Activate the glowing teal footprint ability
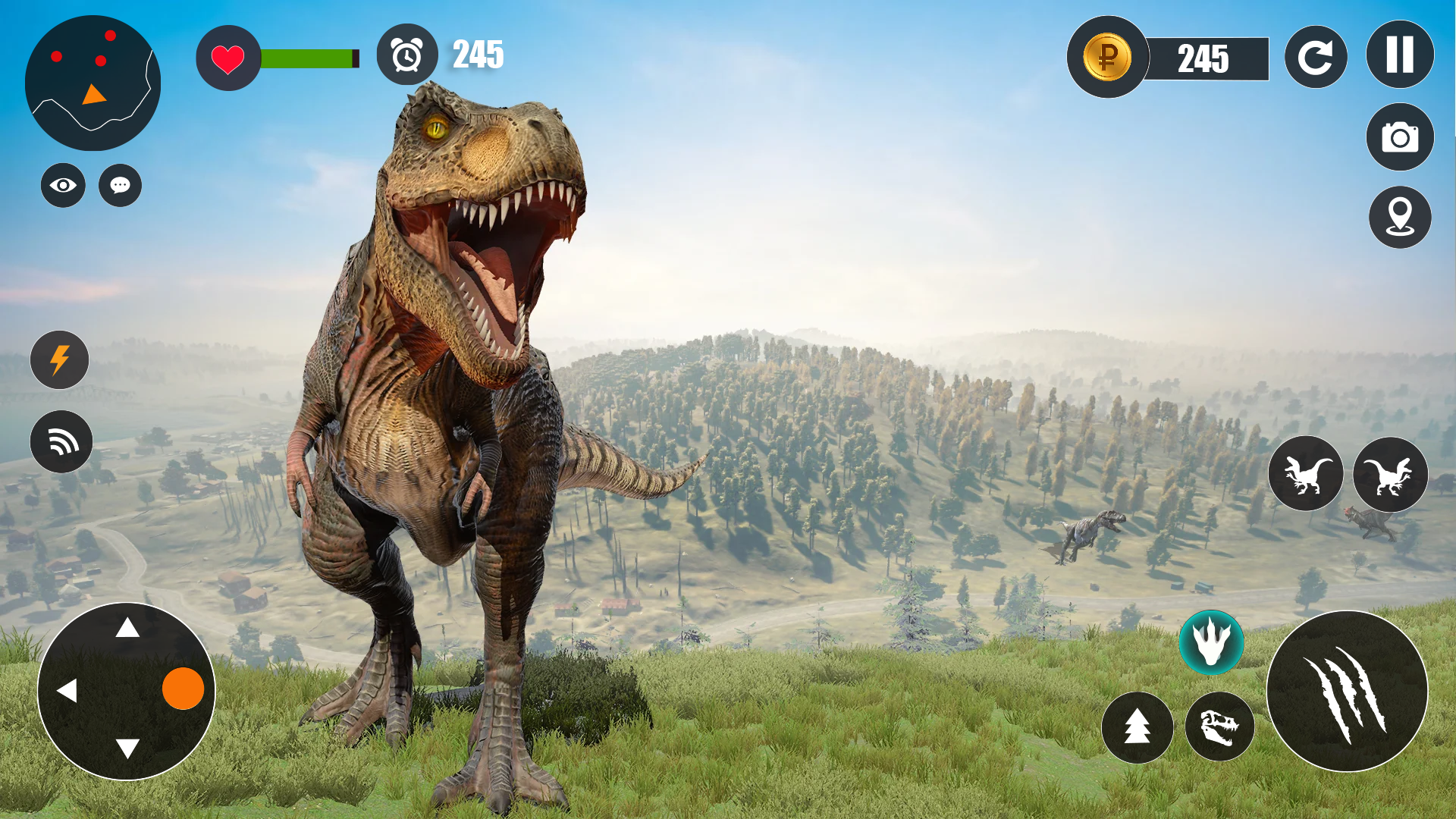 (1211, 642)
